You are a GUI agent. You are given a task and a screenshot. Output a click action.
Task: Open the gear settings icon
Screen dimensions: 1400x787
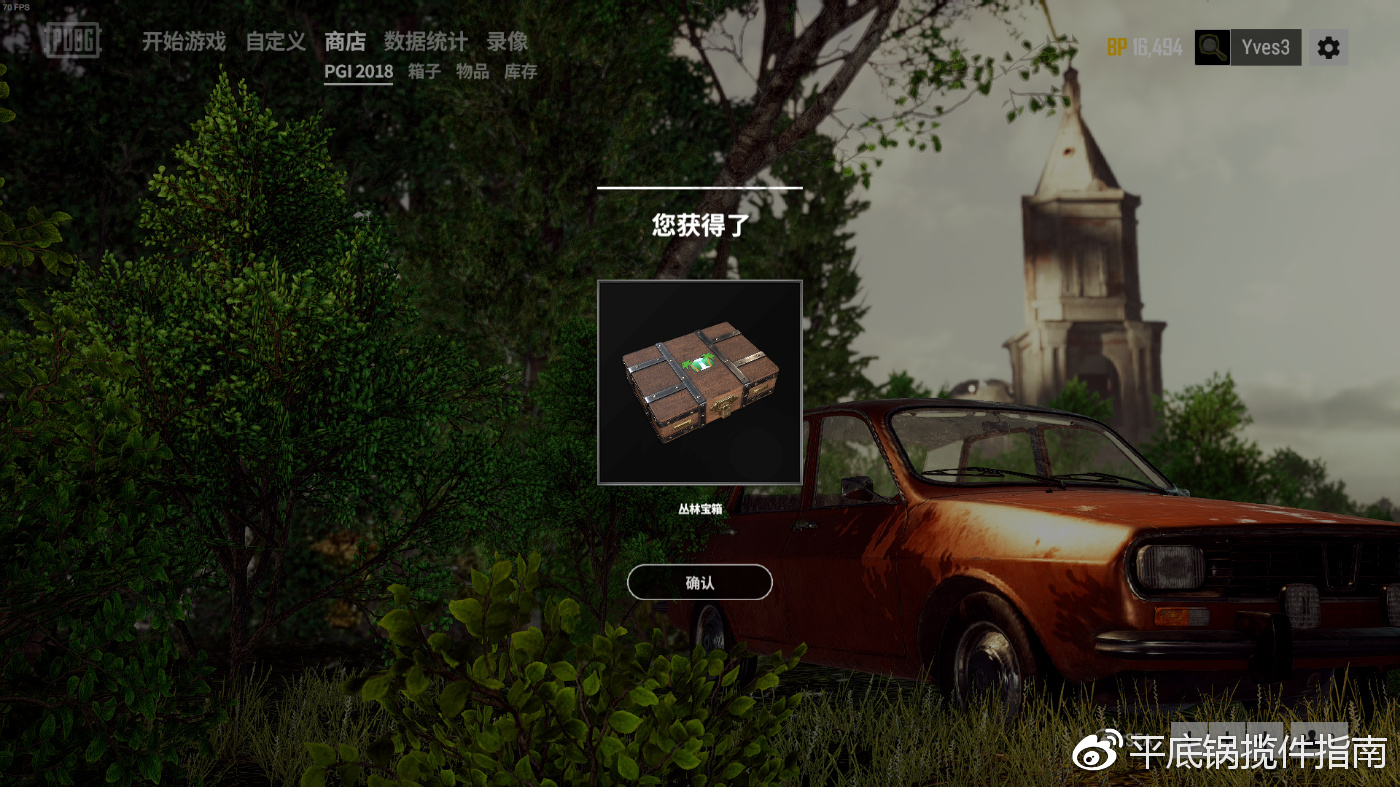tap(1328, 47)
